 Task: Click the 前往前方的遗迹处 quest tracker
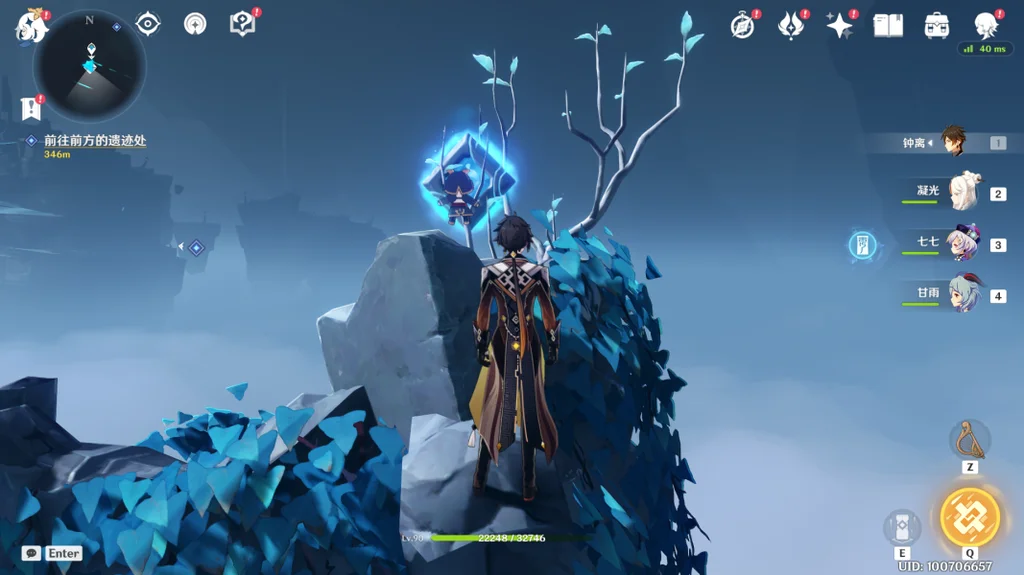(94, 141)
